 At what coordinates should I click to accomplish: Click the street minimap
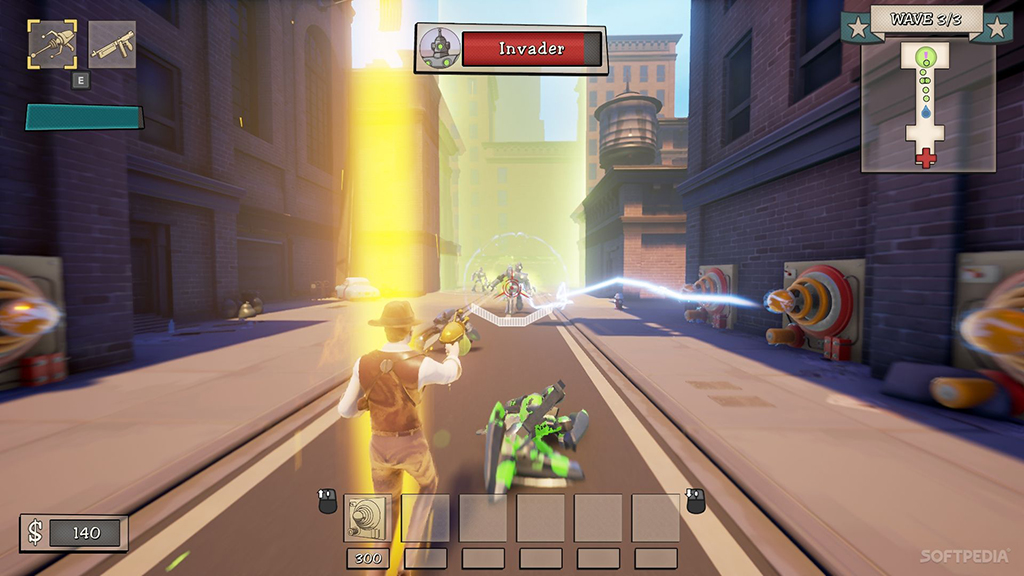[927, 106]
